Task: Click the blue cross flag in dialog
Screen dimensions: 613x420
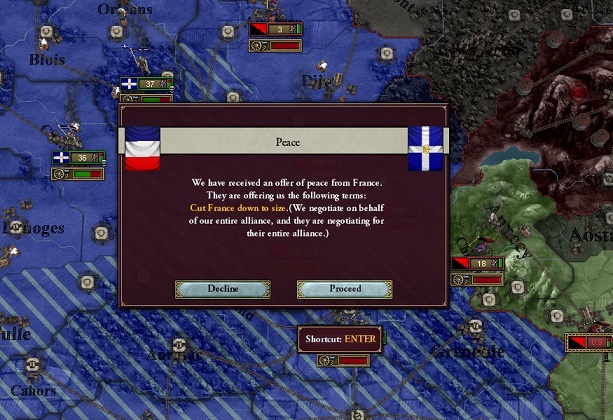Action: pyautogui.click(x=428, y=149)
